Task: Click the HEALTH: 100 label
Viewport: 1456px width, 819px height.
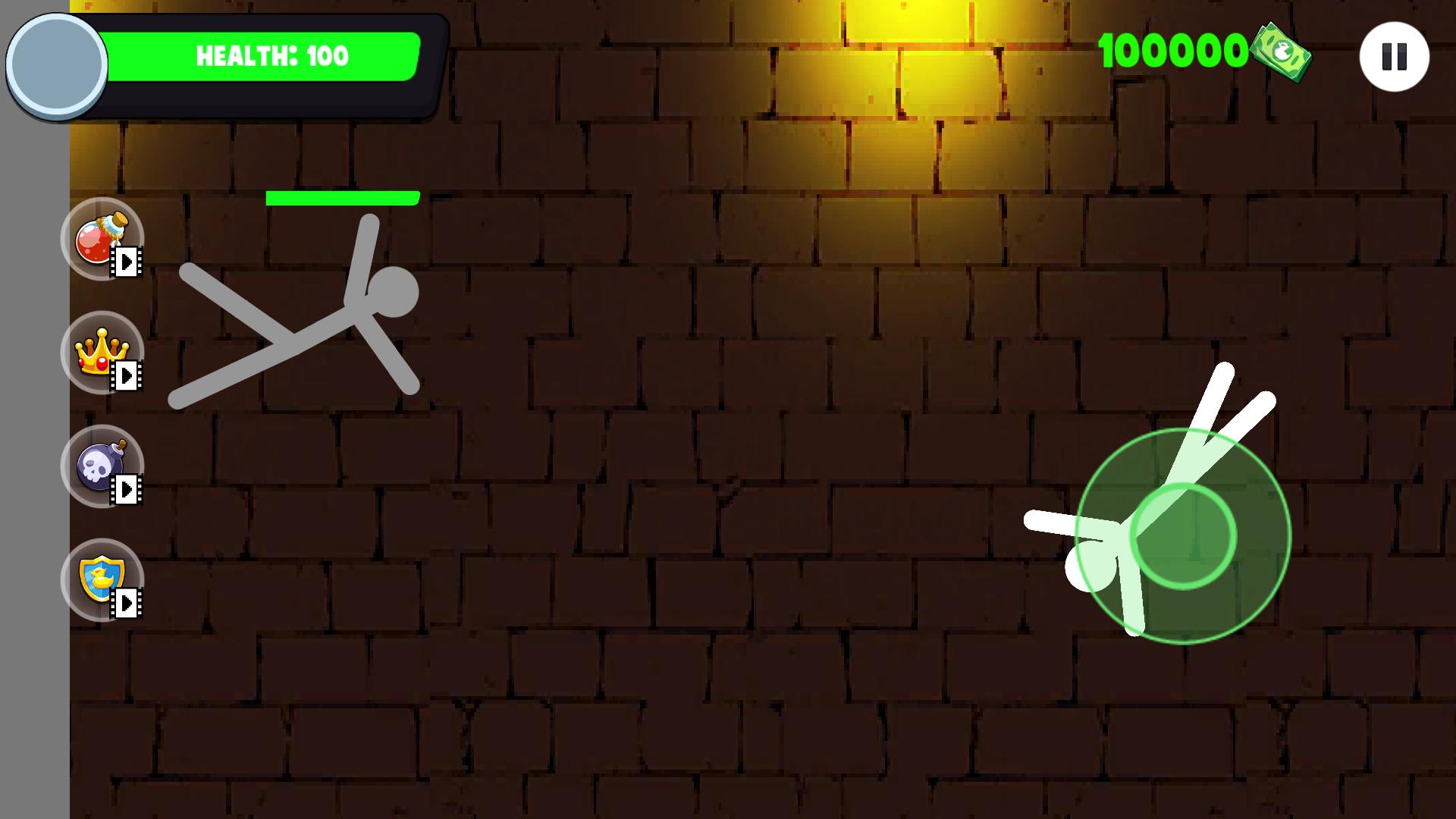Action: coord(271,55)
